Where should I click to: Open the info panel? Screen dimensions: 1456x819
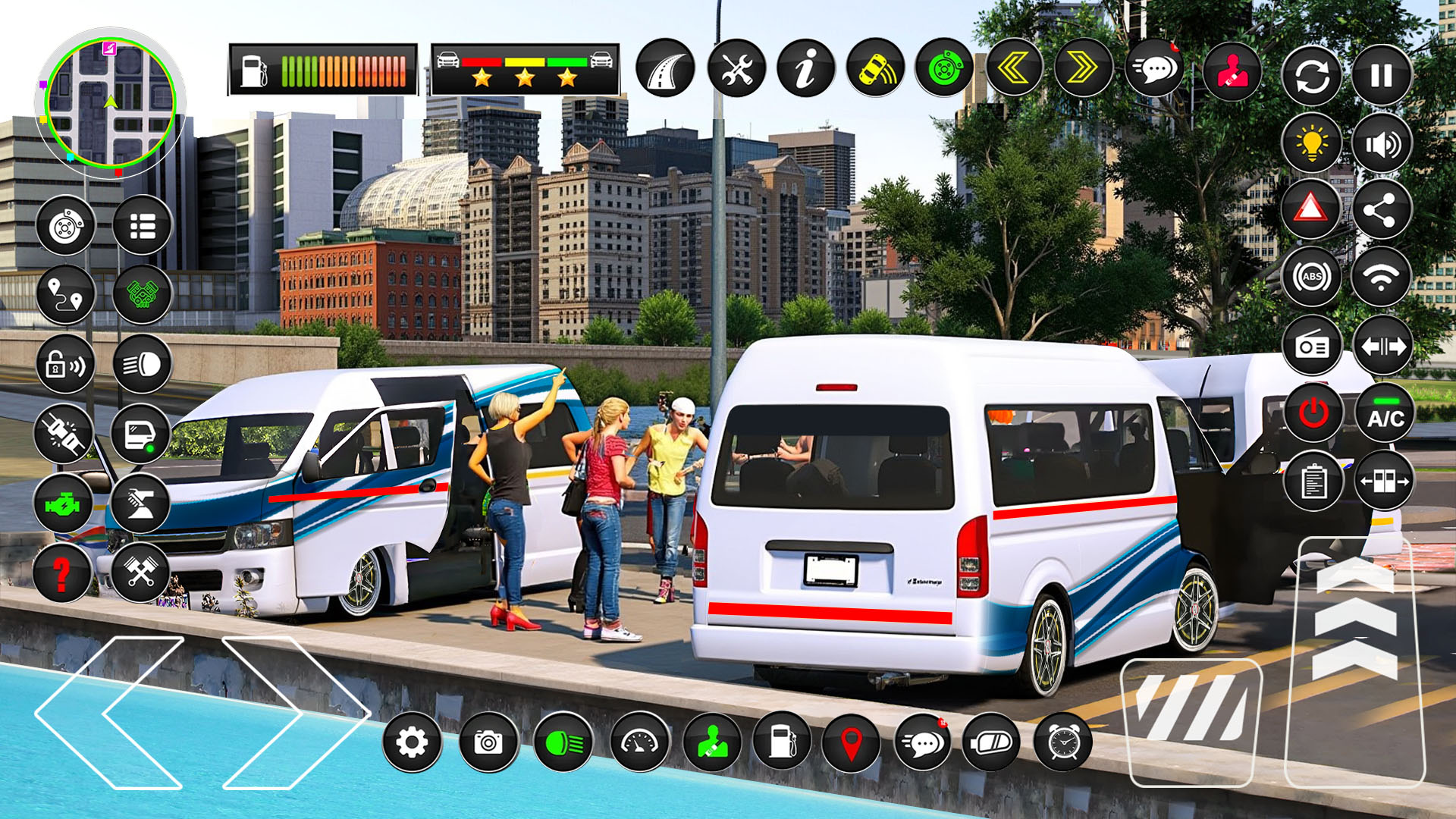coord(805,72)
